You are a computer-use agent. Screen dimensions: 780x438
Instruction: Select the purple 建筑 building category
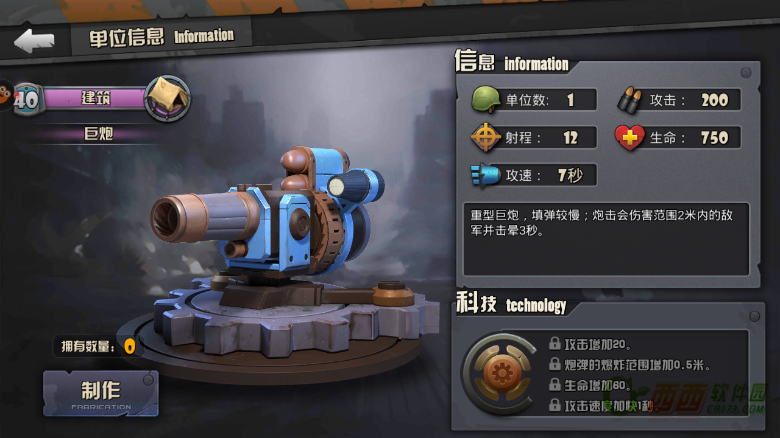tap(95, 98)
